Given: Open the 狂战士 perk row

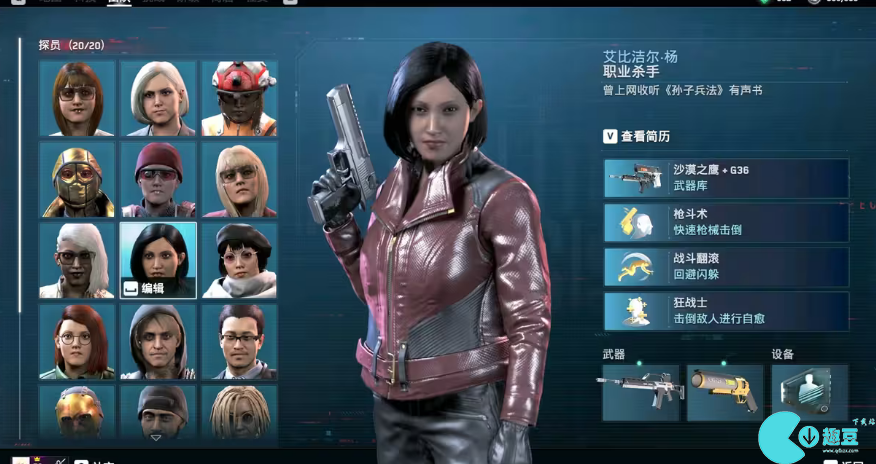Looking at the screenshot, I should point(726,311).
